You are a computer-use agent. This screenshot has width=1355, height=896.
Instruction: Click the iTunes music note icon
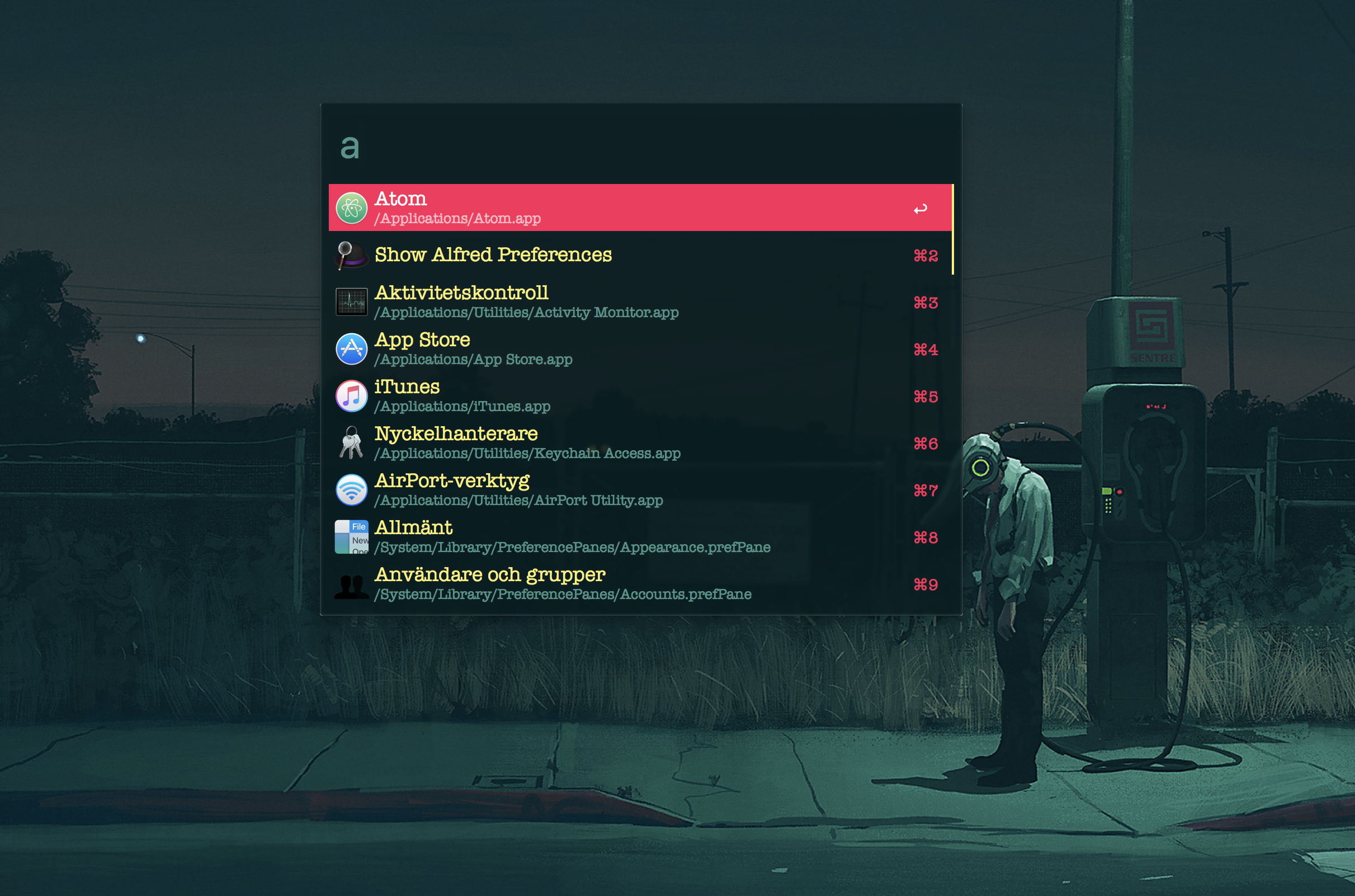click(x=351, y=395)
